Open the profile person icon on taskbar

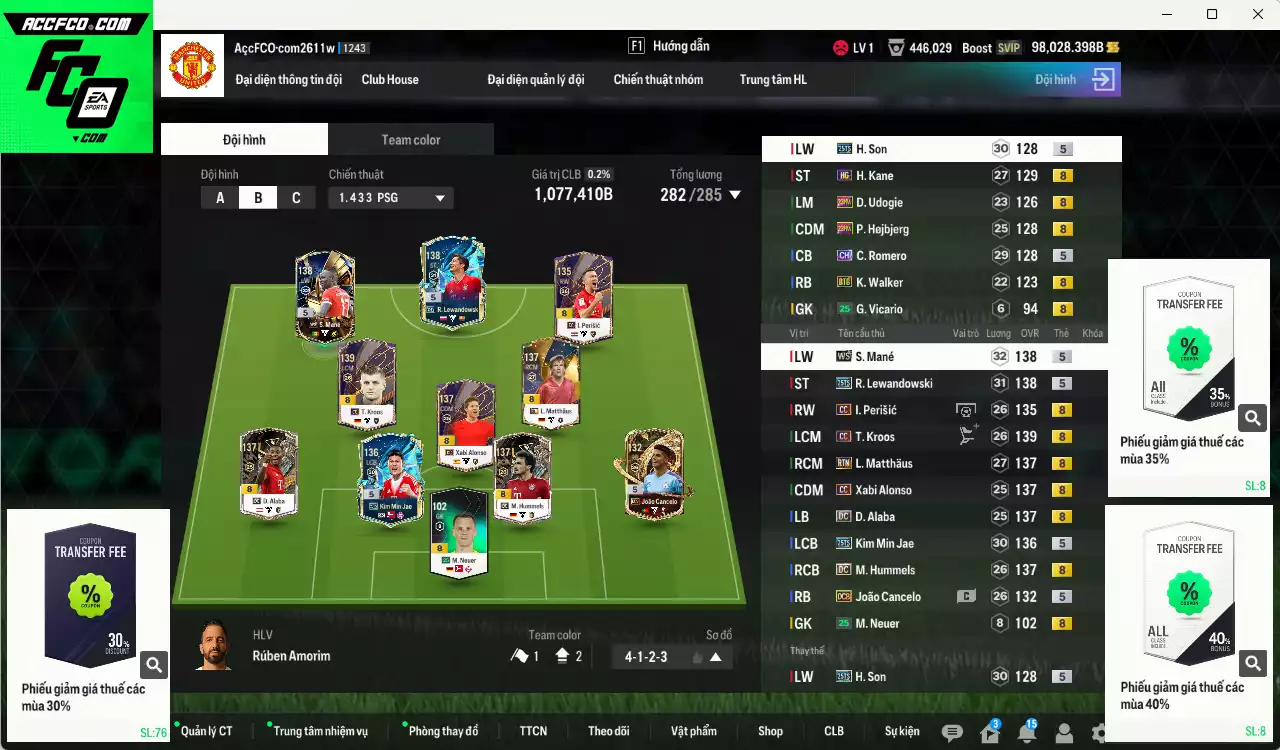pyautogui.click(x=1064, y=732)
